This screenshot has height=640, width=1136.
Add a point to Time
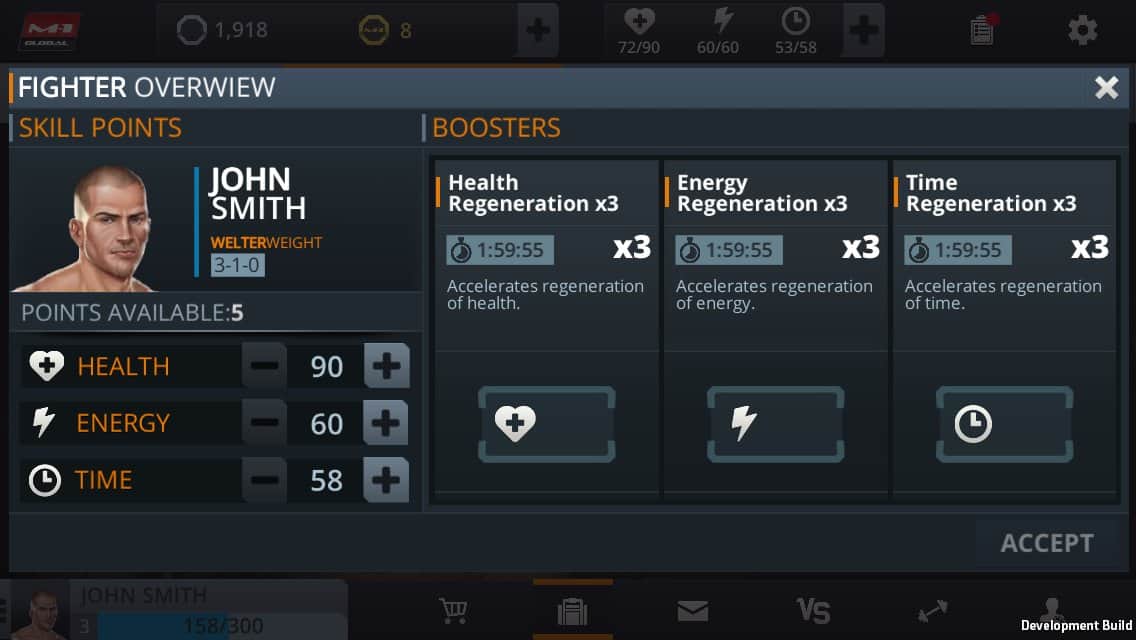[x=386, y=480]
